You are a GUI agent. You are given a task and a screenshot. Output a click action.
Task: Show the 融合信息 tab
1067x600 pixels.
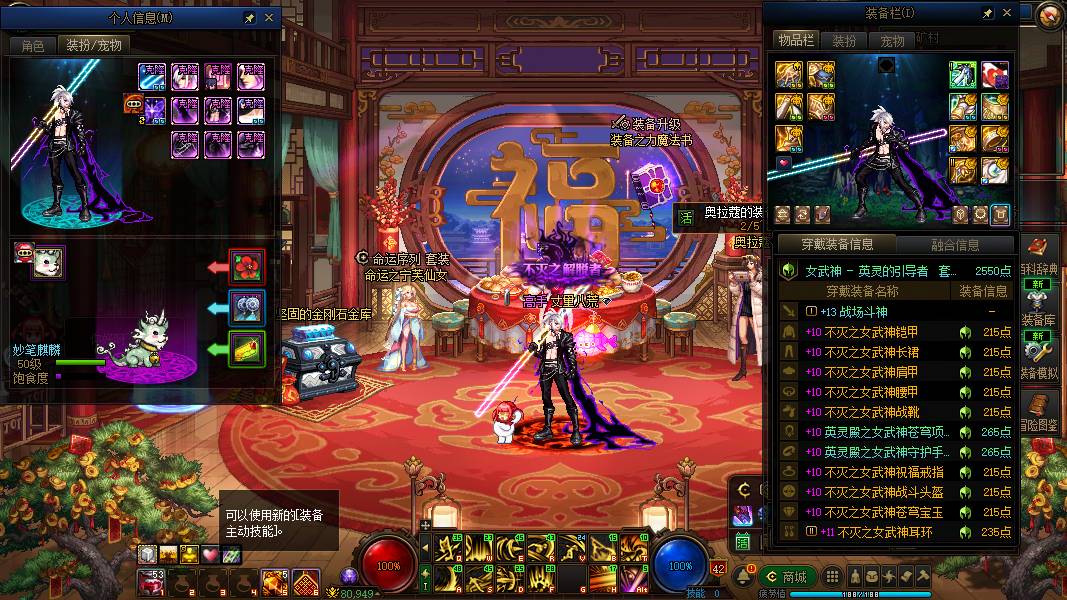(x=954, y=244)
